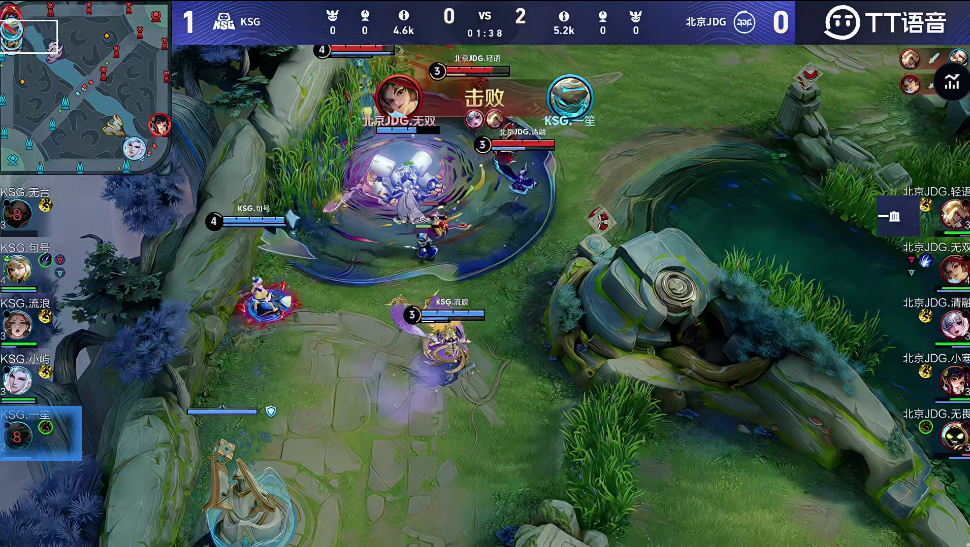Select KSG.句号 hero portrait

click(x=17, y=269)
